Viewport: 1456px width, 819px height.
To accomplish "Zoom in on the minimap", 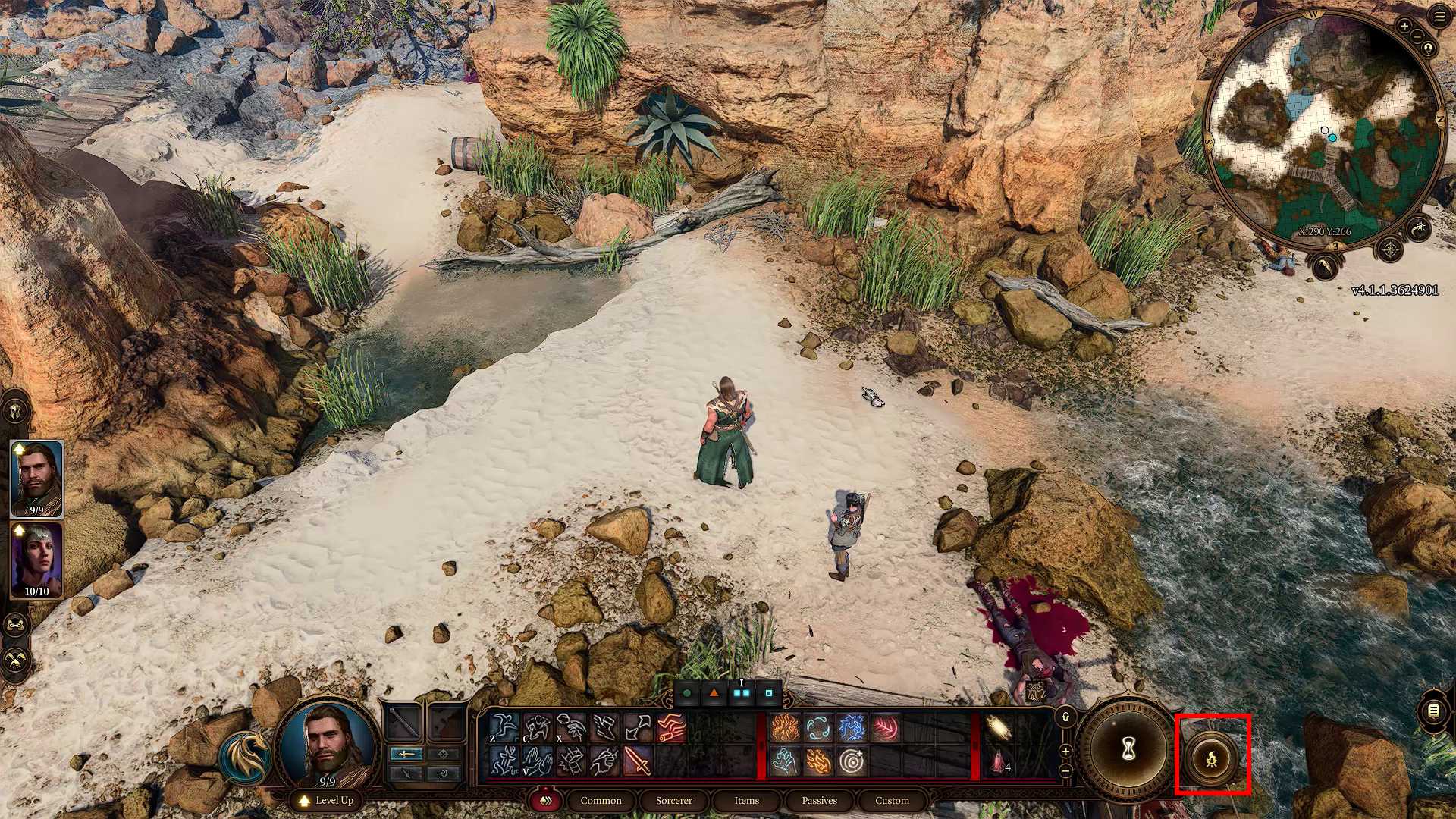I will 1404,27.
